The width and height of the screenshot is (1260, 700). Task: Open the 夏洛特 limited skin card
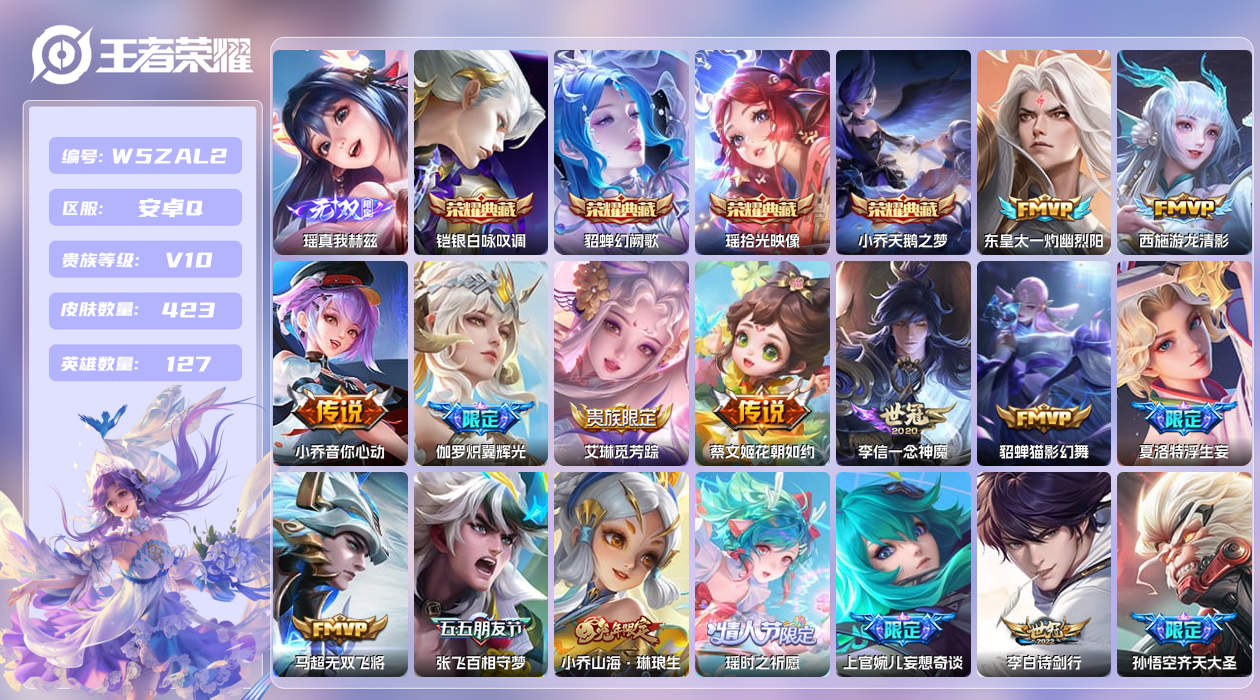coord(1184,363)
